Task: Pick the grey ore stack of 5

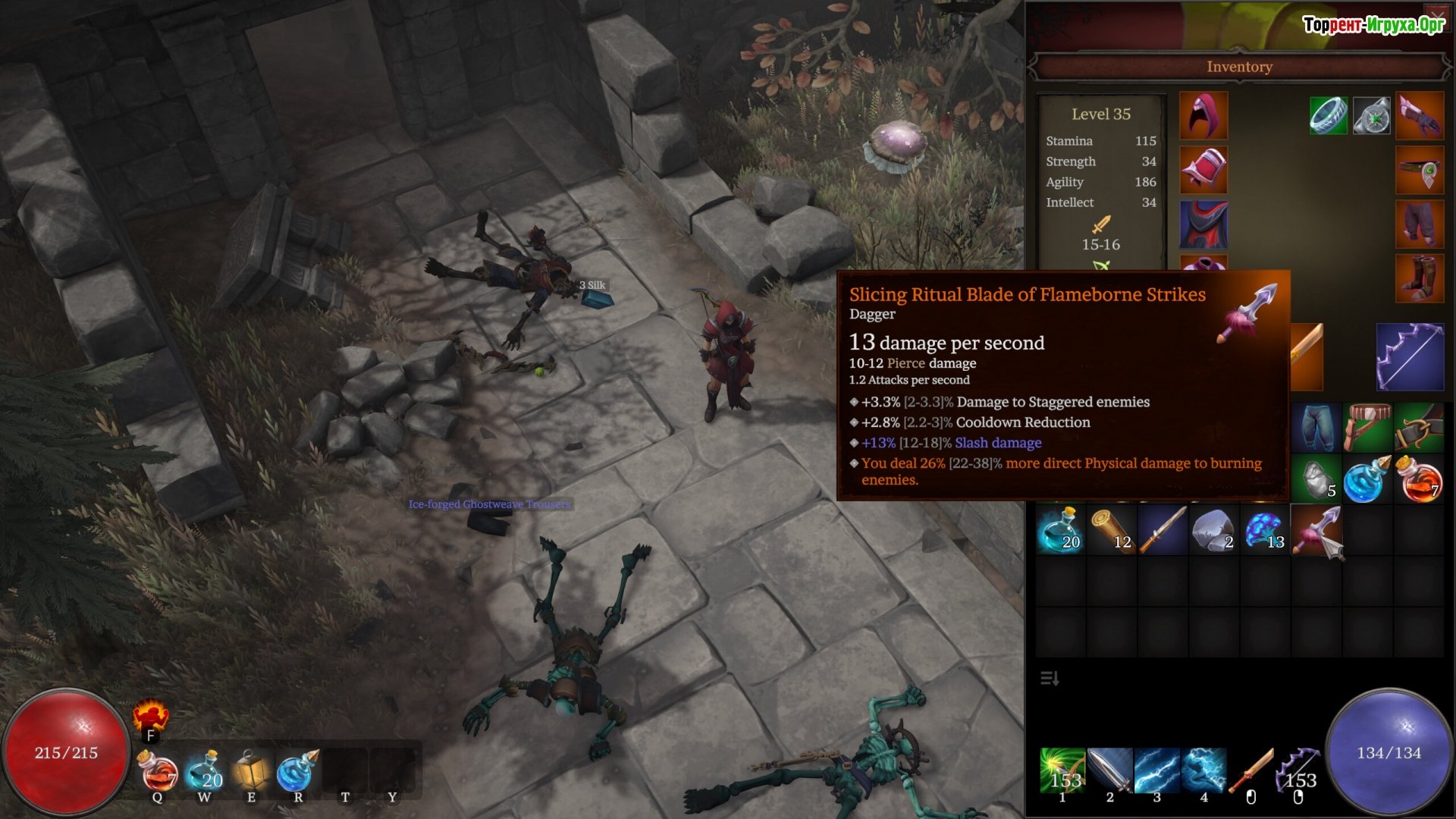Action: point(1316,479)
